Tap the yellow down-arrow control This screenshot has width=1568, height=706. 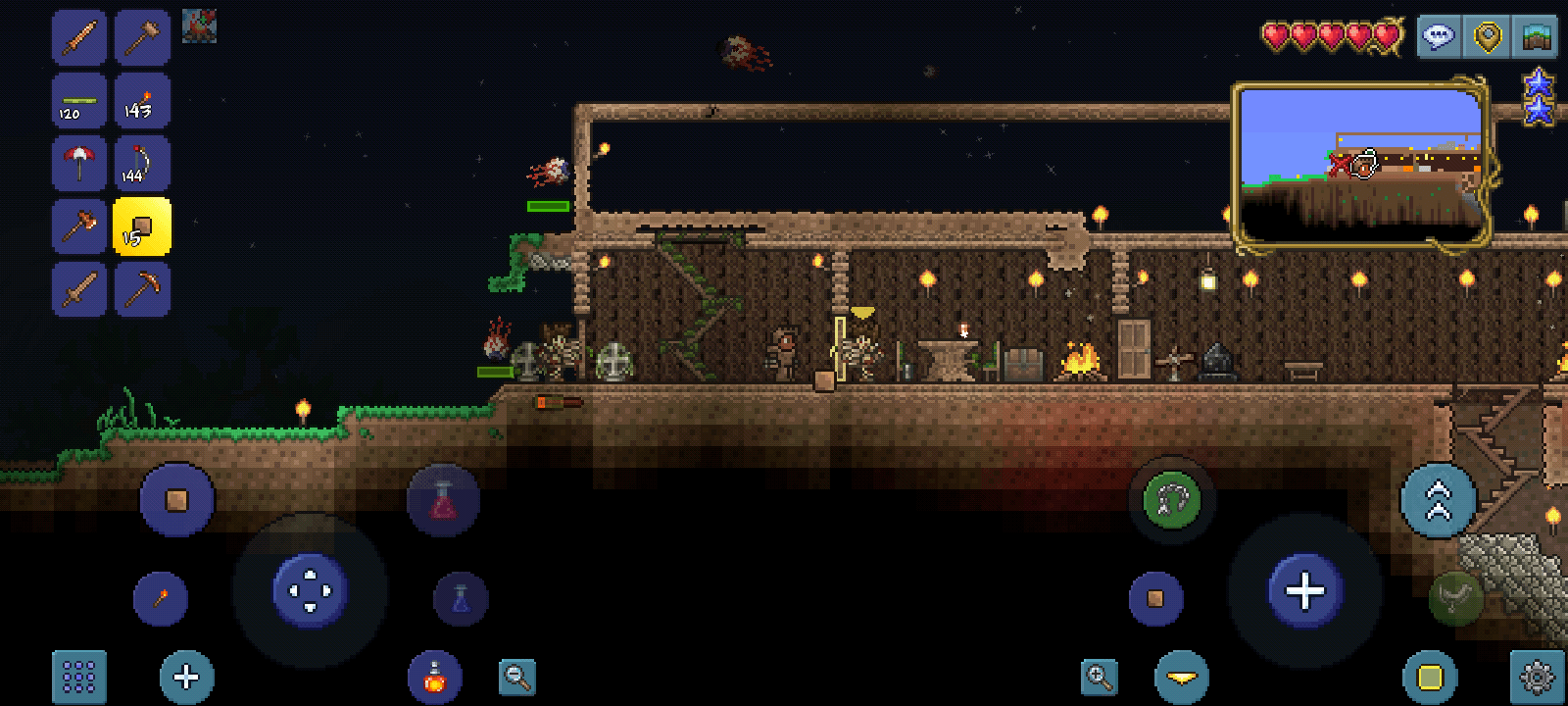1180,676
